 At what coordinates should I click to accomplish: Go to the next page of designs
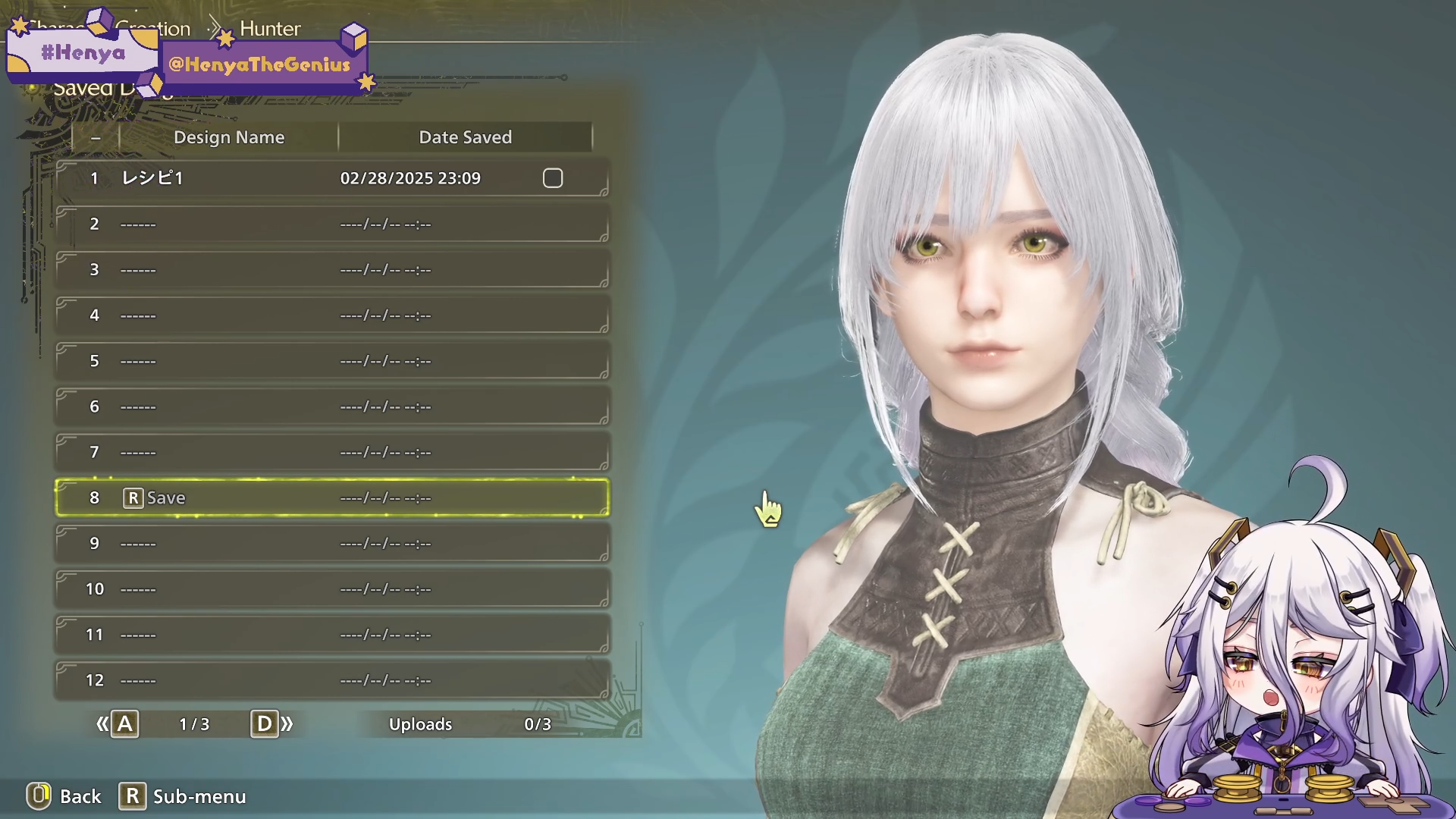pyautogui.click(x=271, y=724)
